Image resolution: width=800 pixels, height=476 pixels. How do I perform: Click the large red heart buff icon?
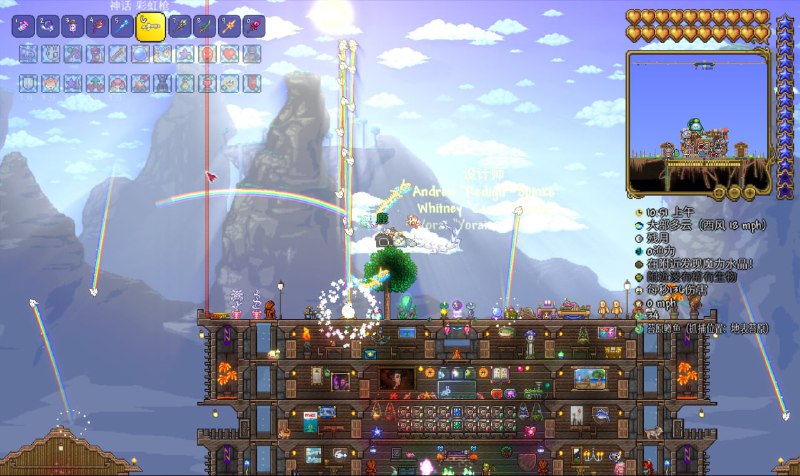pyautogui.click(x=230, y=54)
